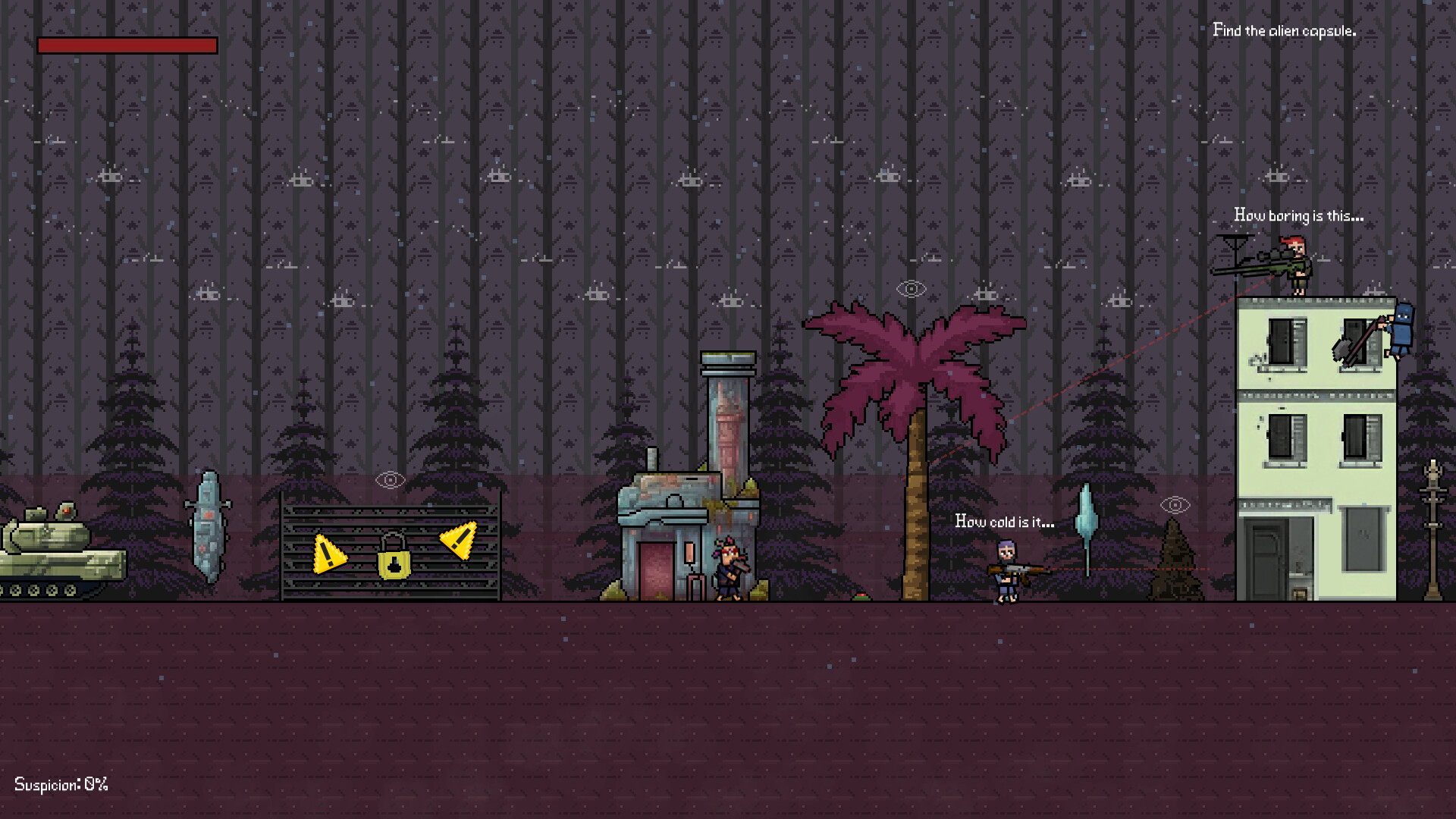Viewport: 1456px width, 819px height.
Task: Toggle the eye indicator near the small pine tree
Action: point(1175,503)
